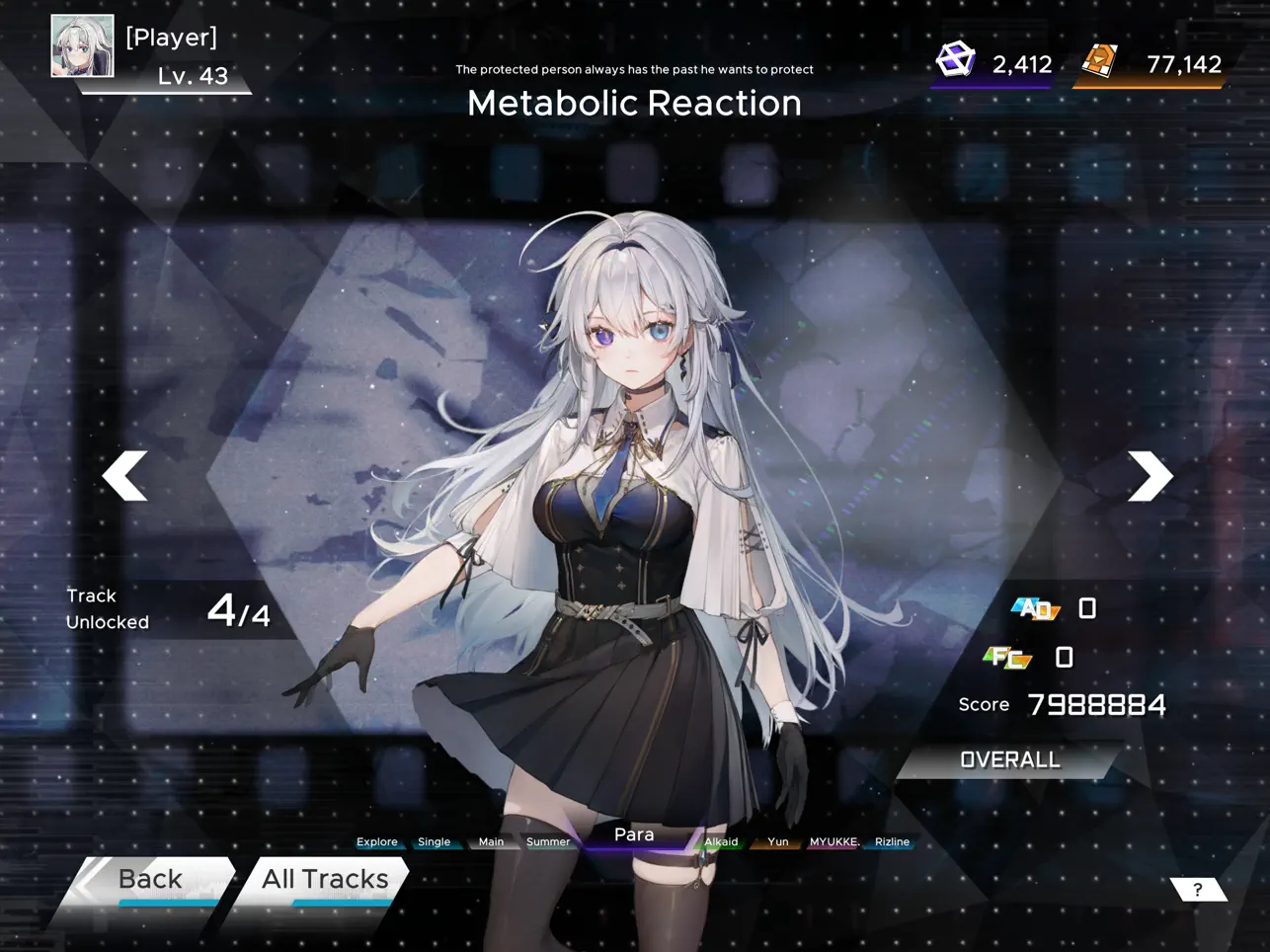Open the All Tracks list

[x=324, y=880]
